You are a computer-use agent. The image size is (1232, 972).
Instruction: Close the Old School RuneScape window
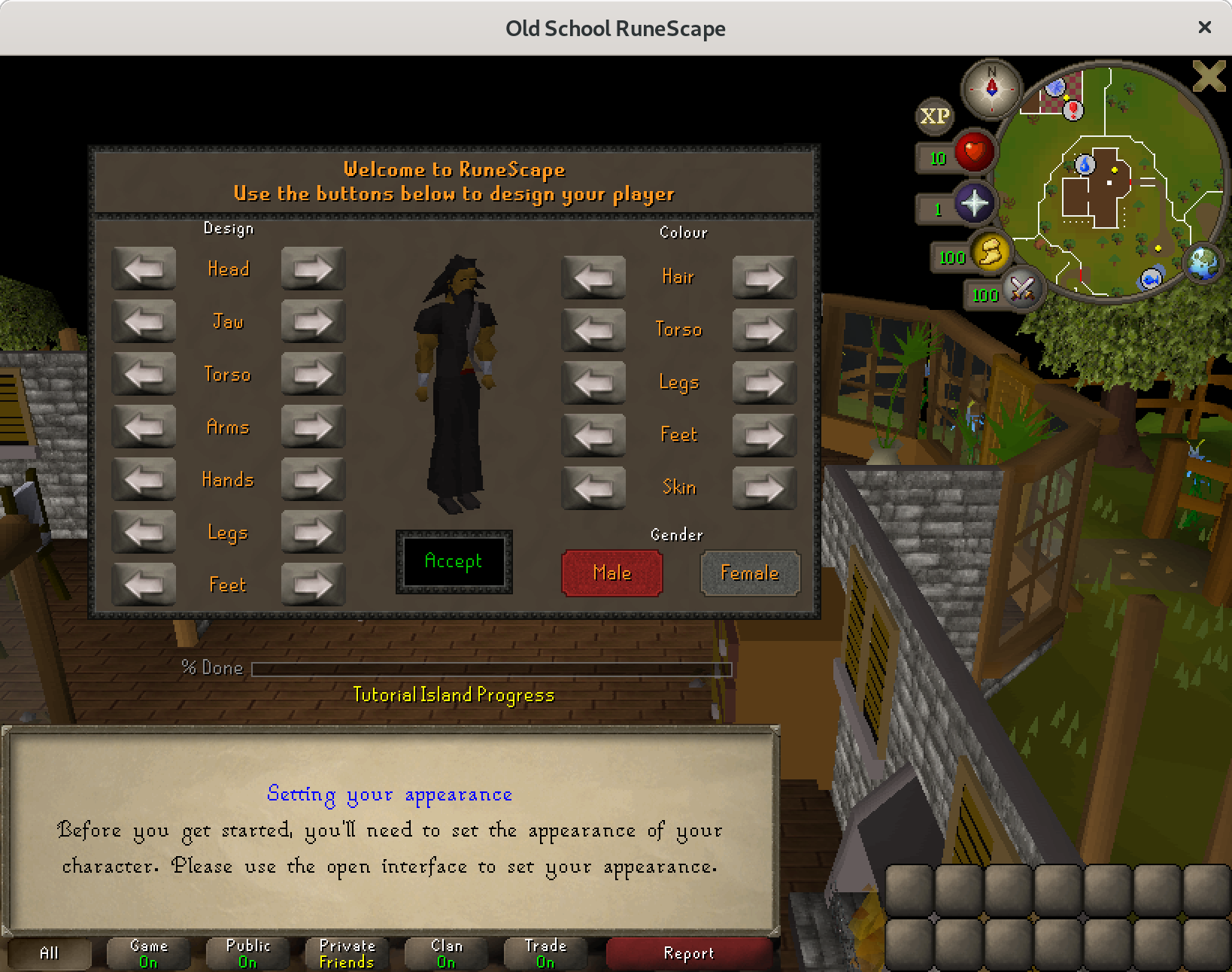click(1204, 27)
